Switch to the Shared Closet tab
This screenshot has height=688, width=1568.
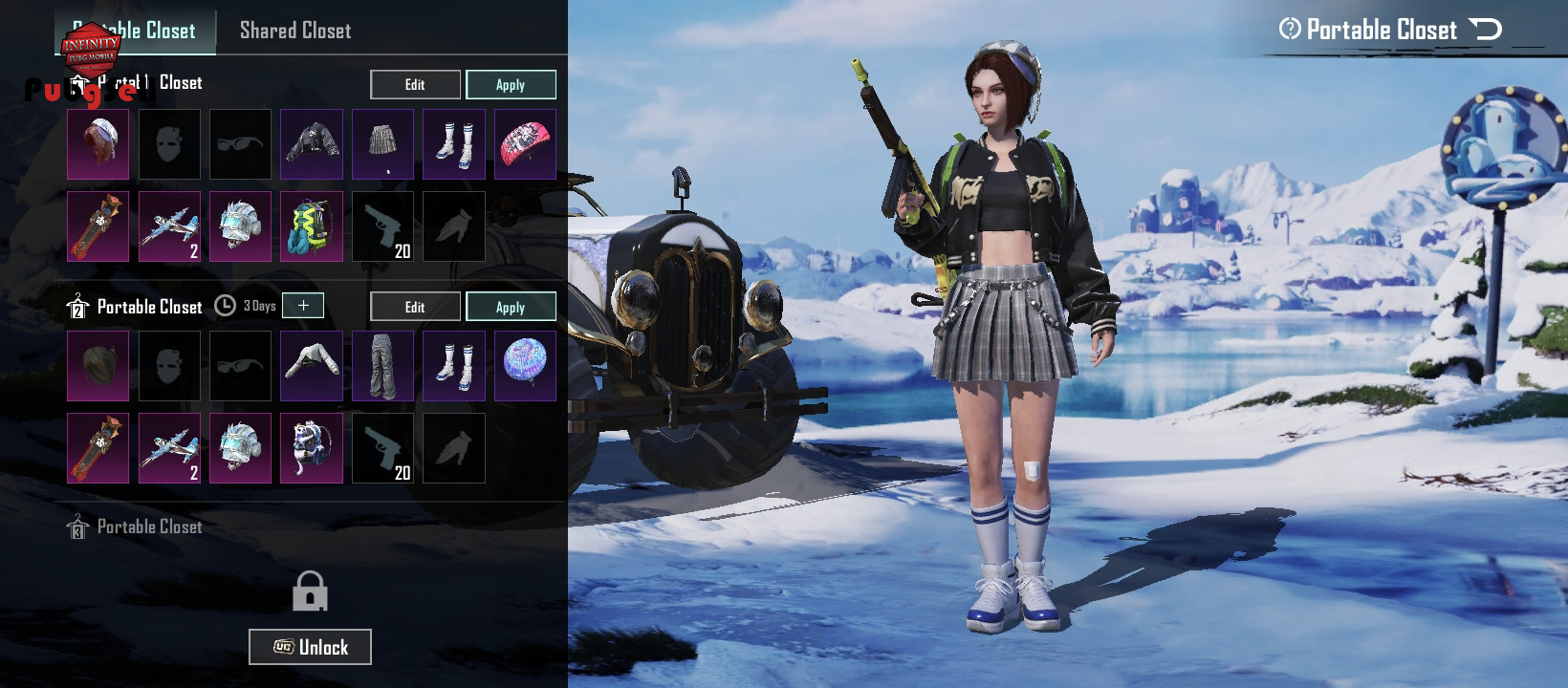tap(295, 31)
